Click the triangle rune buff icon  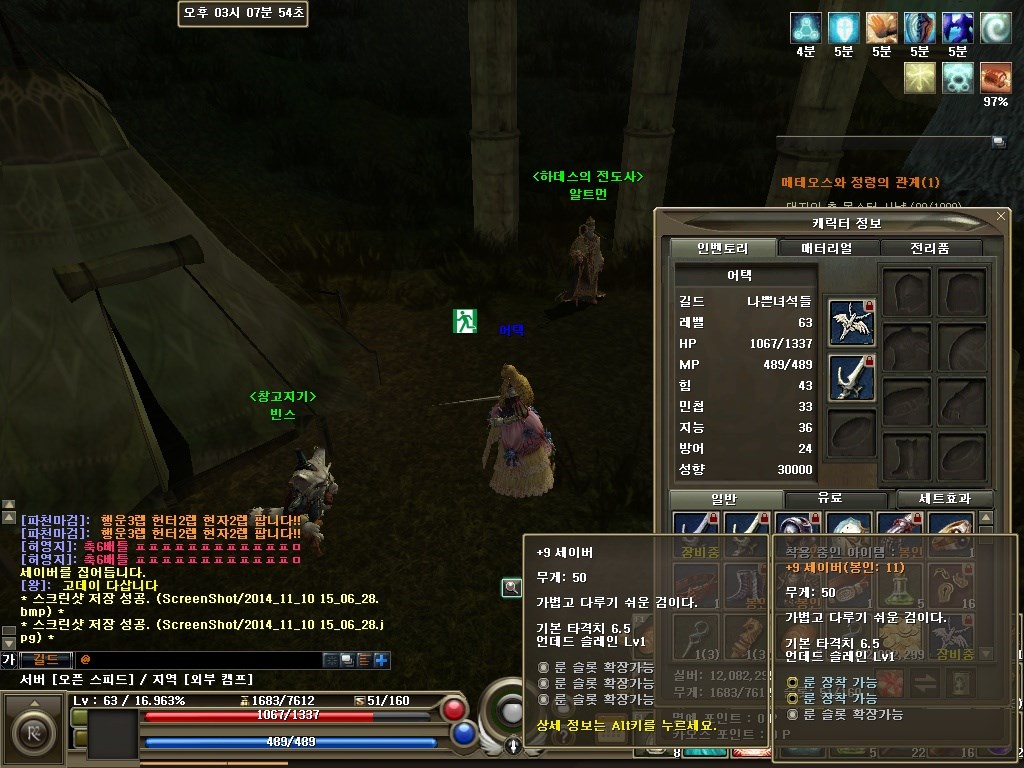tap(805, 28)
